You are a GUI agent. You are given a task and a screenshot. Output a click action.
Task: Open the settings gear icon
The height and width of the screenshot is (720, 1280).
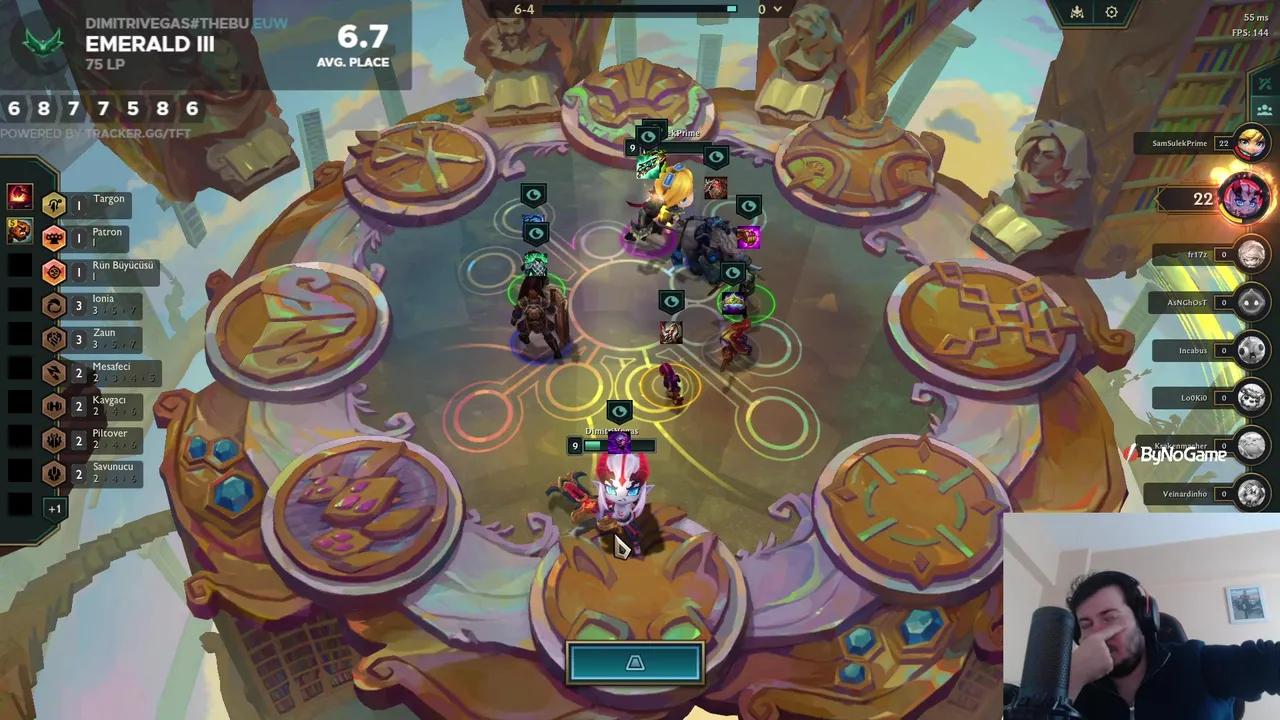1111,12
